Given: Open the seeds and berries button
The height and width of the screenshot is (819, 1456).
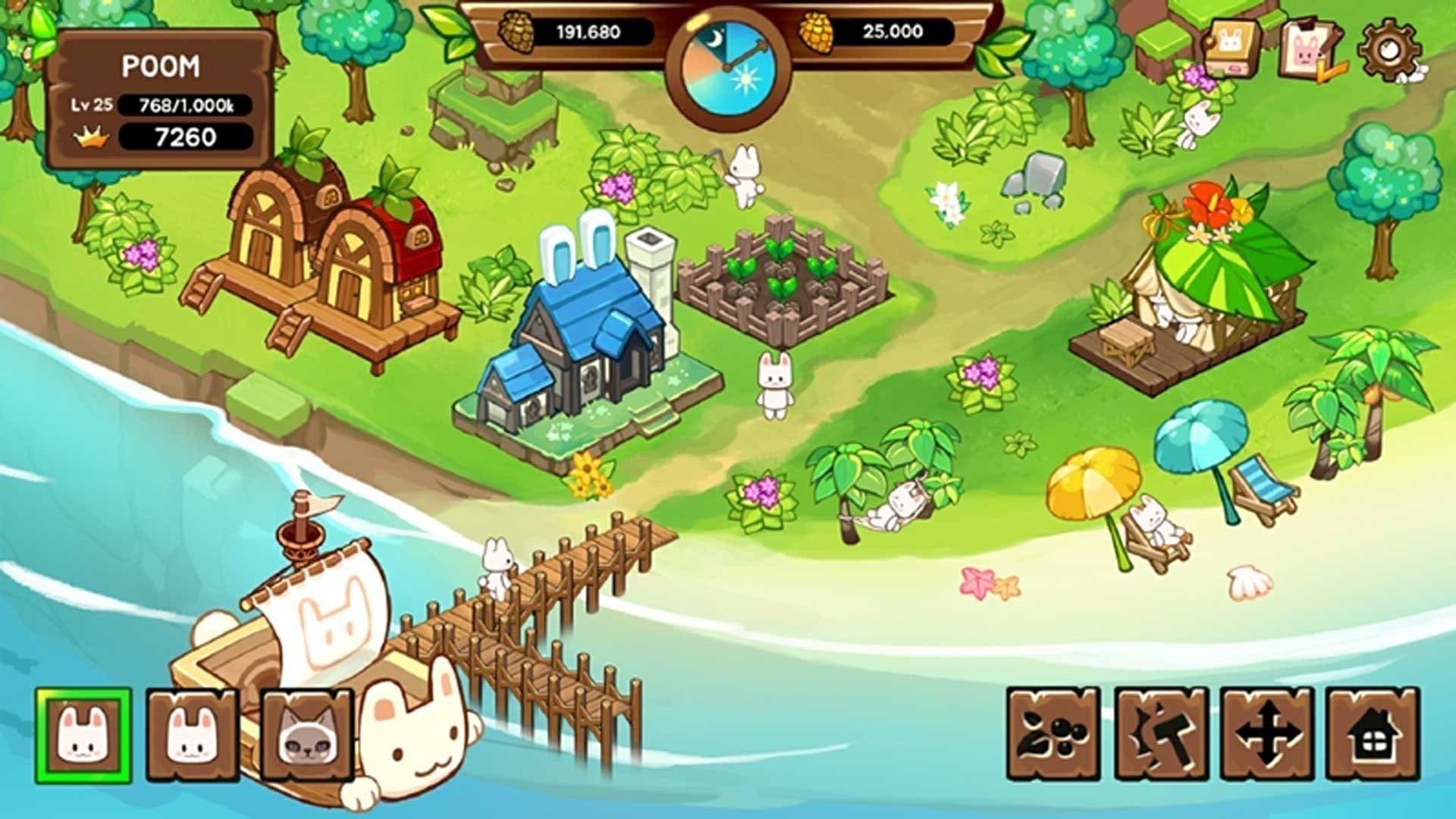Looking at the screenshot, I should pos(1053,734).
